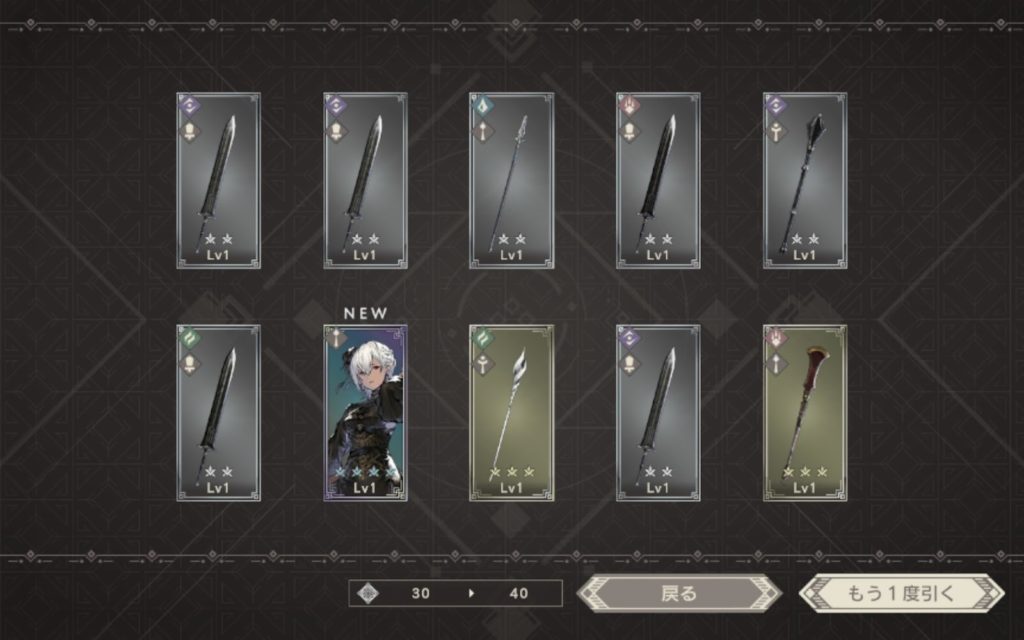Image resolution: width=1024 pixels, height=640 pixels.
Task: Draw again with もう1度引く
Action: 901,593
